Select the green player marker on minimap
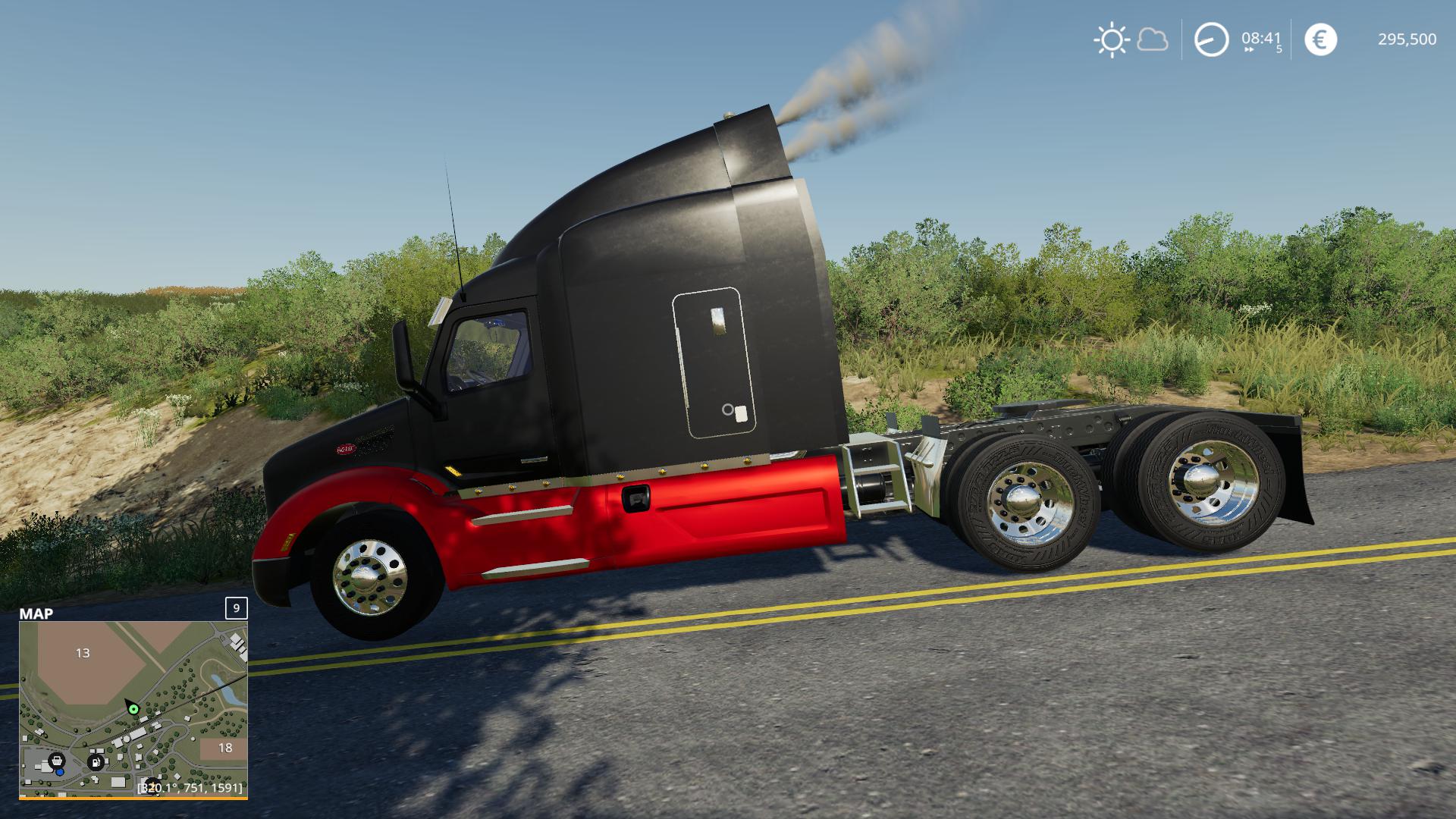1456x819 pixels. click(x=133, y=709)
